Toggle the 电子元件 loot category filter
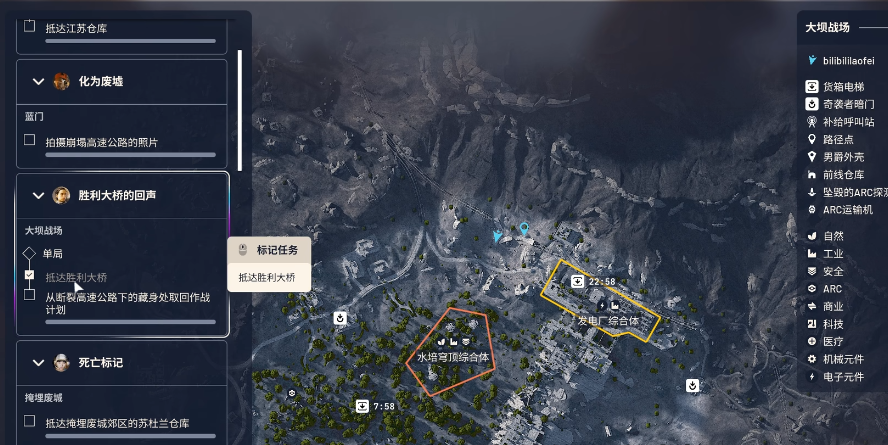 coord(813,376)
